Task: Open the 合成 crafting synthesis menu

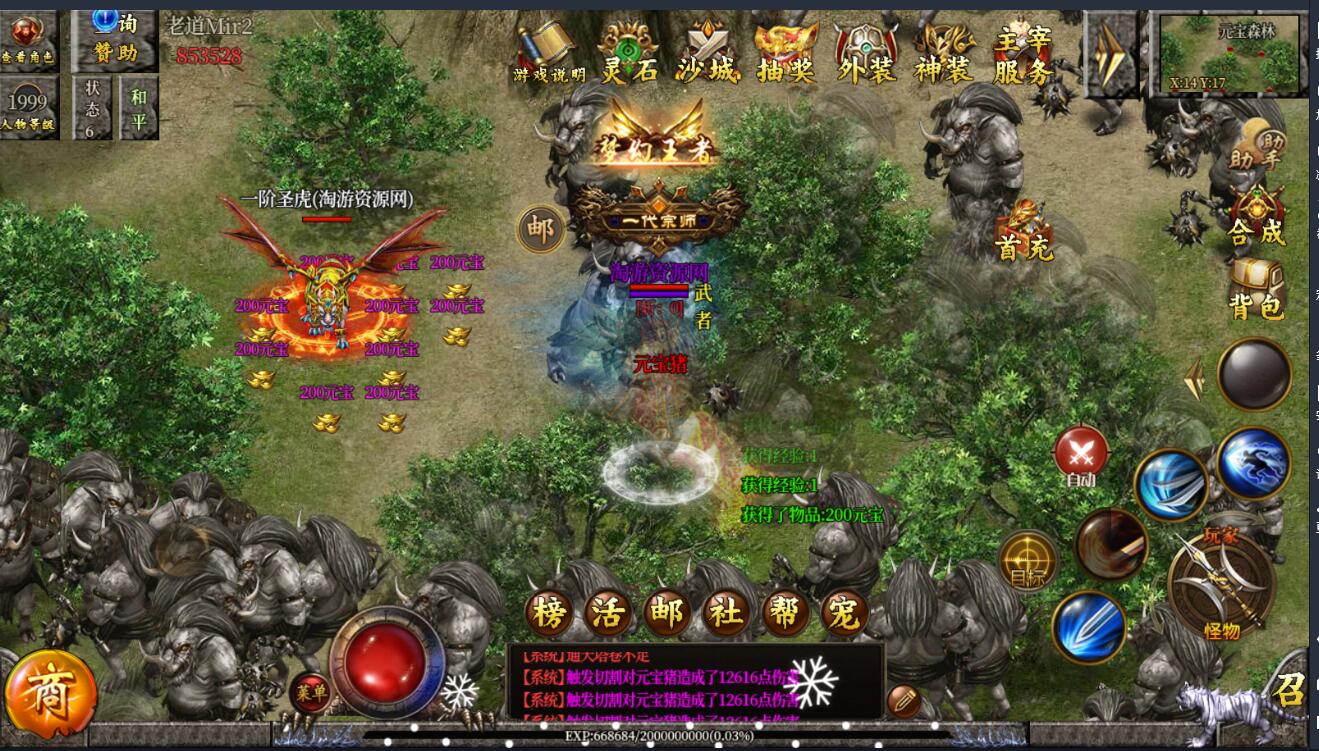Action: [x=1257, y=217]
